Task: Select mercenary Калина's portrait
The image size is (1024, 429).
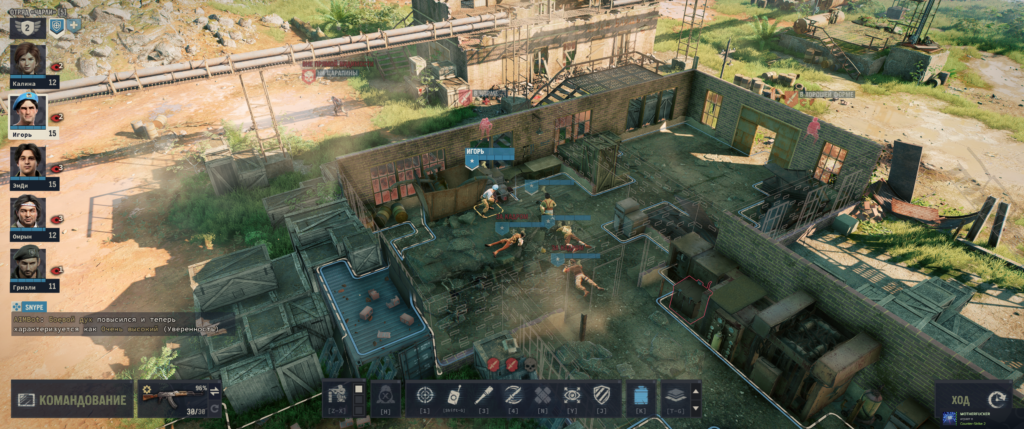Action: (x=27, y=59)
